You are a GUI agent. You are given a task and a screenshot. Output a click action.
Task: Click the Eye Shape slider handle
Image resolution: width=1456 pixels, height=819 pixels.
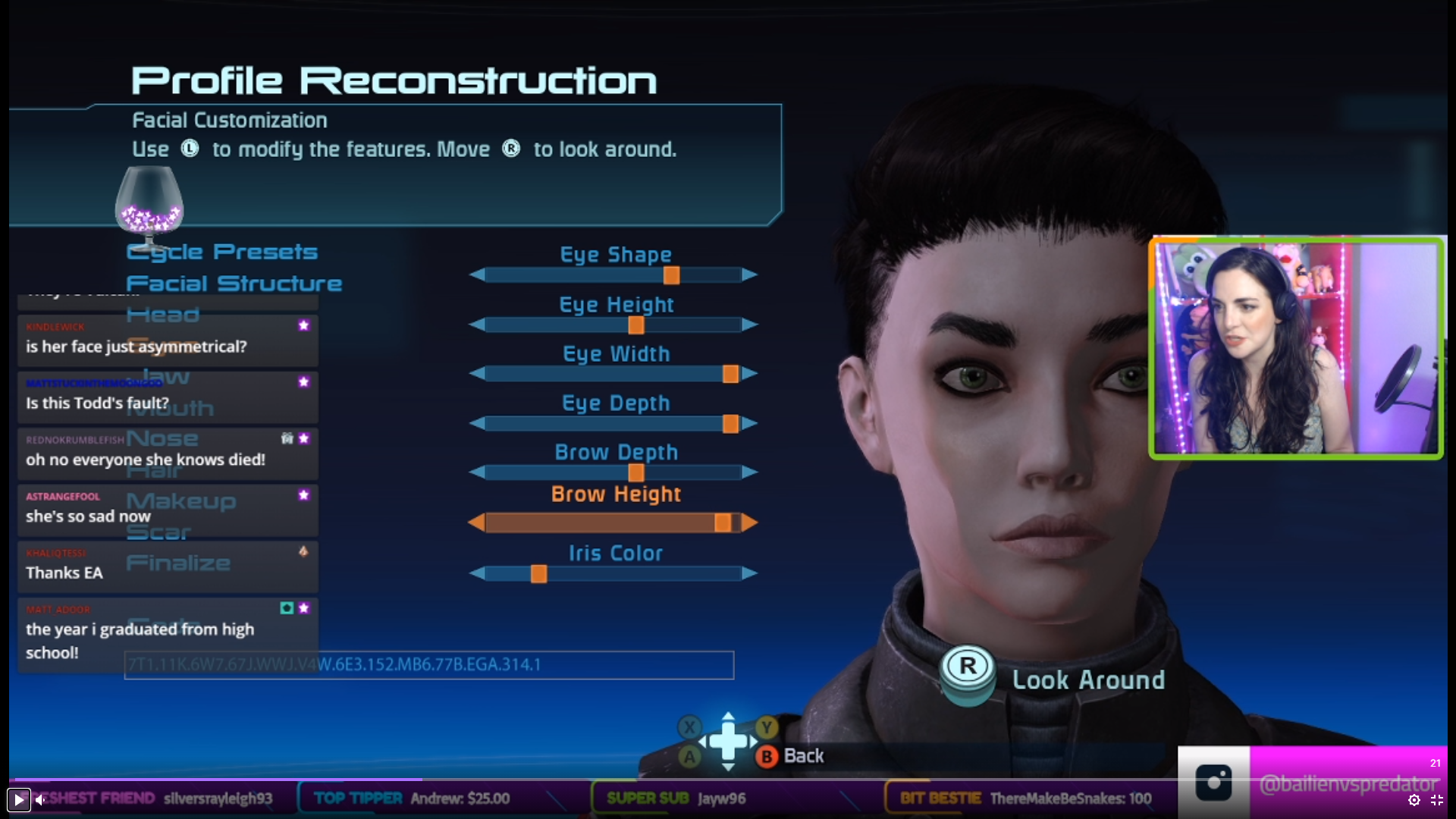671,275
